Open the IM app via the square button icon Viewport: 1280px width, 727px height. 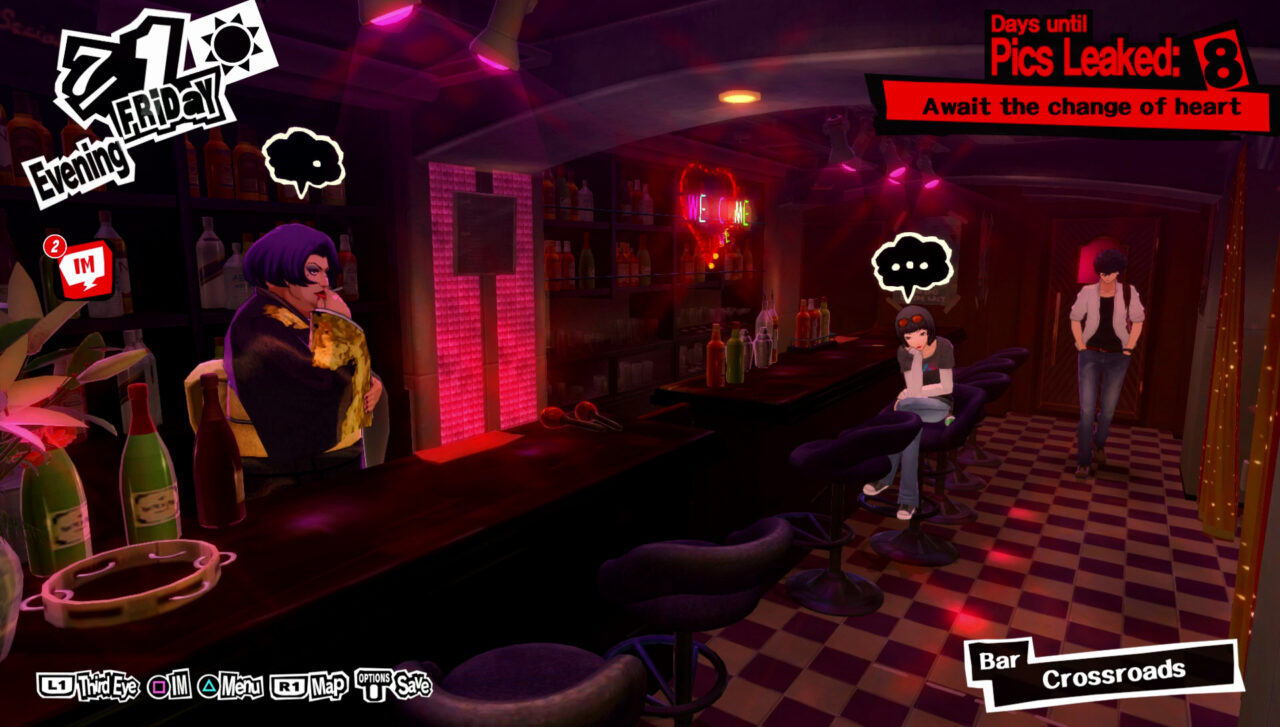158,686
